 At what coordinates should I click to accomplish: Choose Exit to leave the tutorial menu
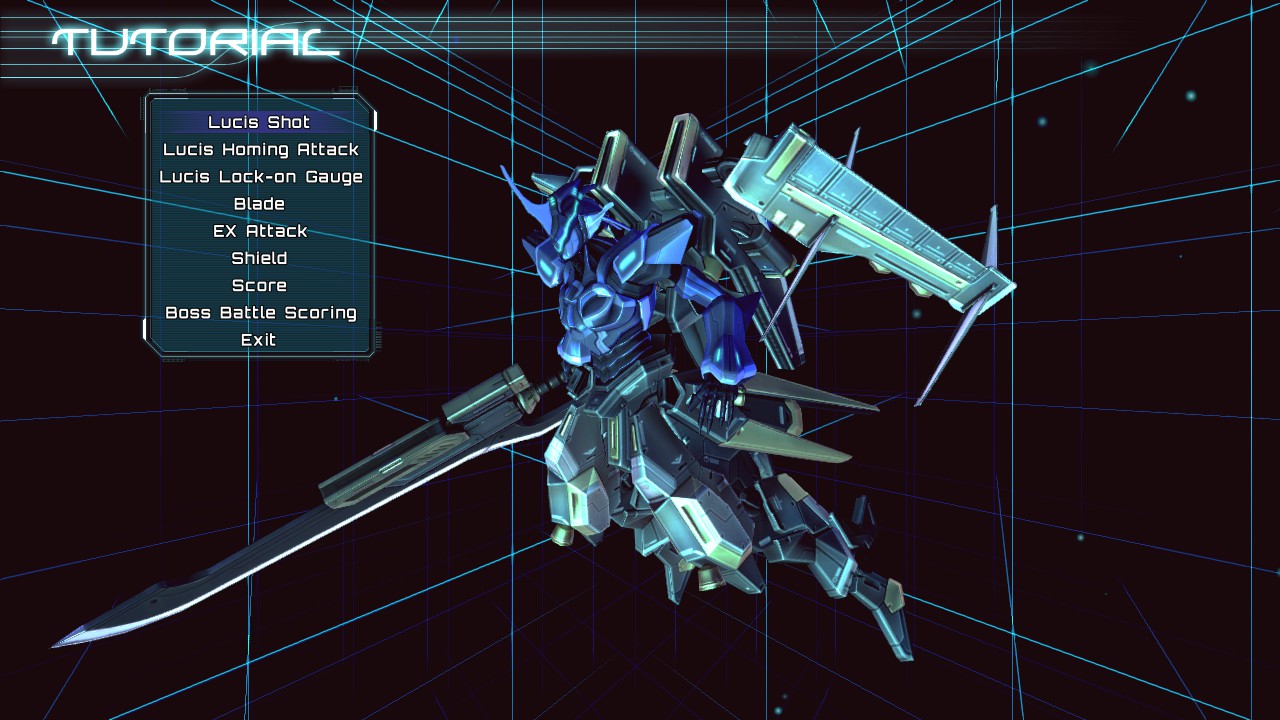(260, 339)
